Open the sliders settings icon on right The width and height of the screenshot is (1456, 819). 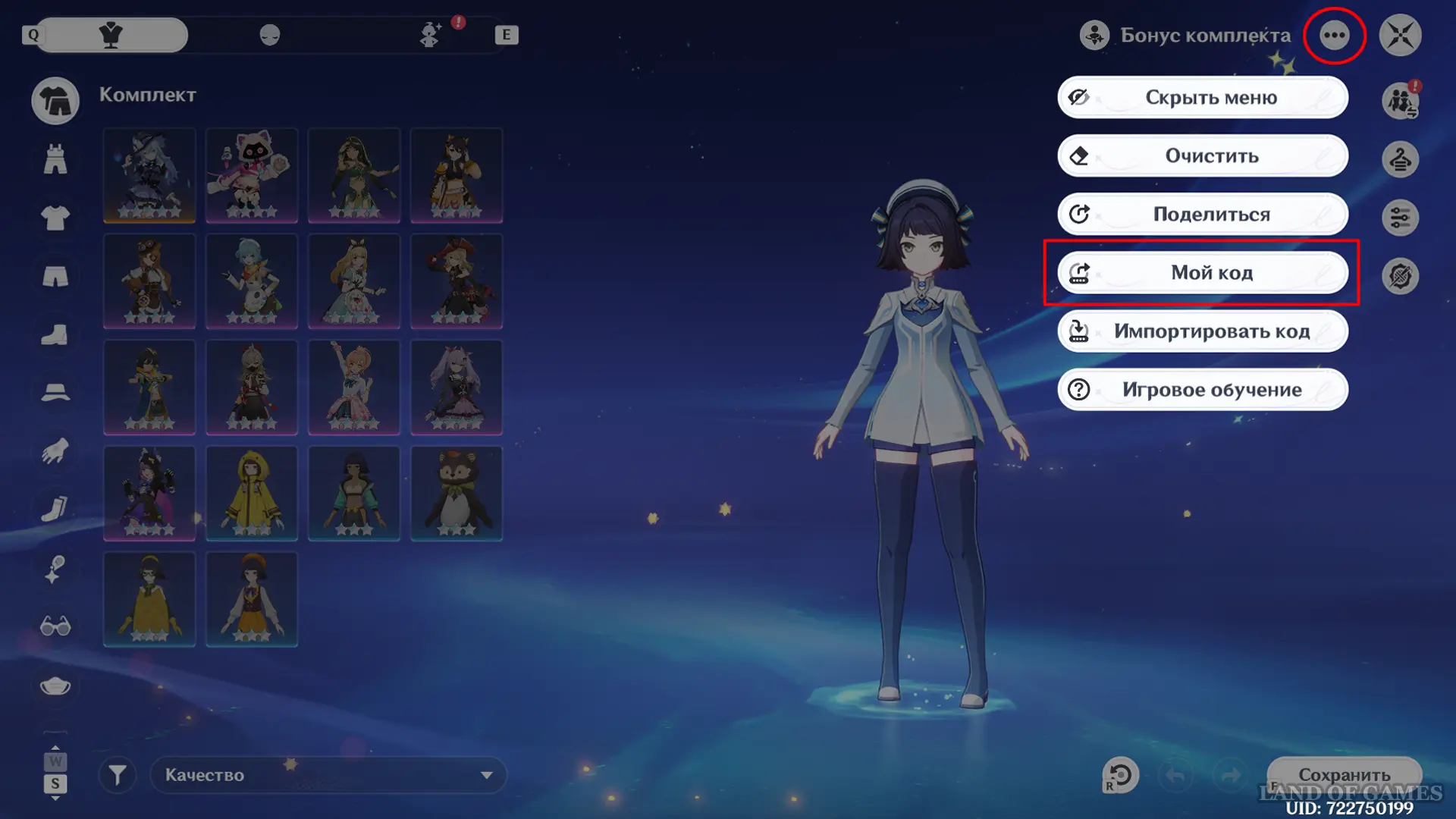click(1400, 218)
